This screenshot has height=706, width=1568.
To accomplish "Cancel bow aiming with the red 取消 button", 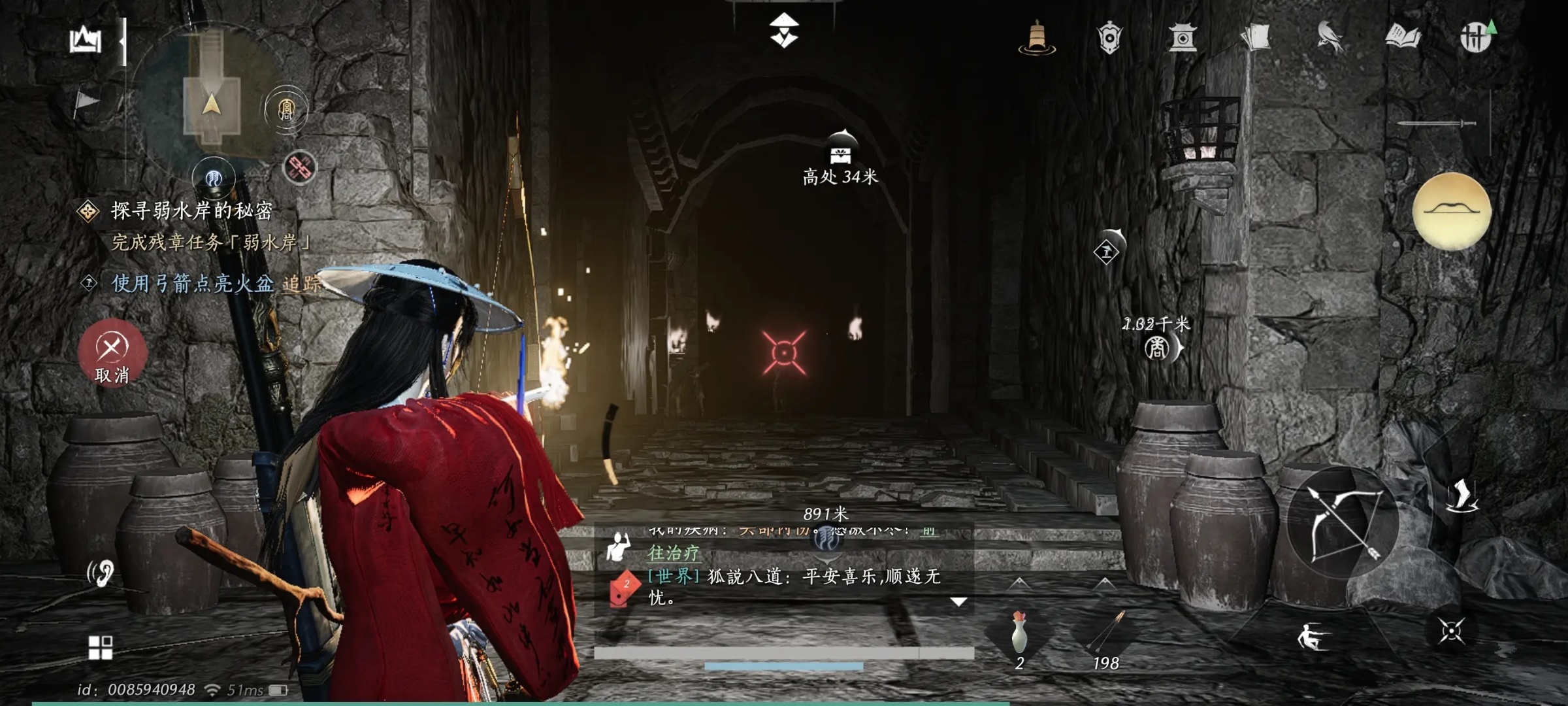I will pos(112,353).
